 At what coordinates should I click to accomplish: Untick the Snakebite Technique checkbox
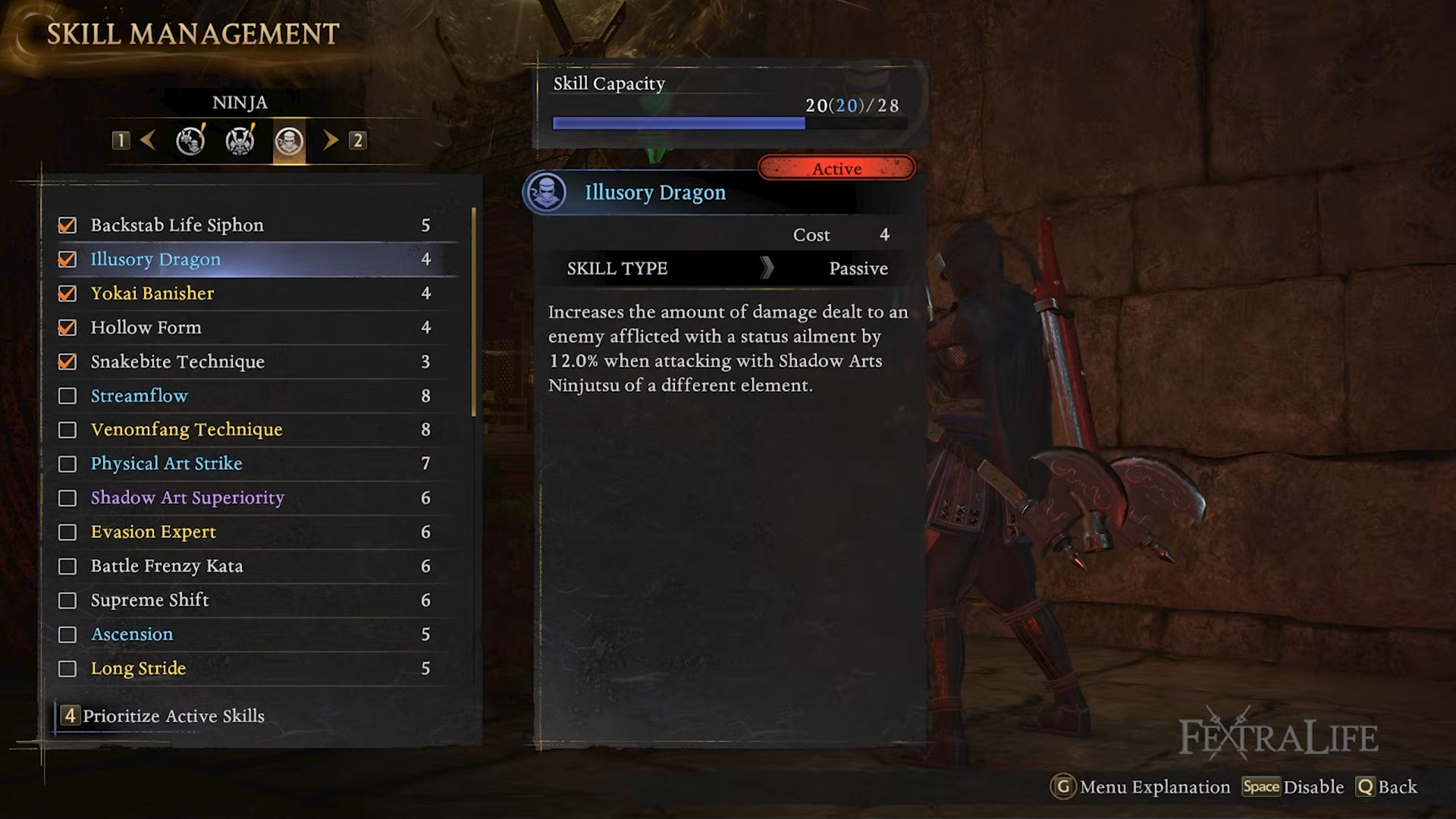[x=67, y=362]
